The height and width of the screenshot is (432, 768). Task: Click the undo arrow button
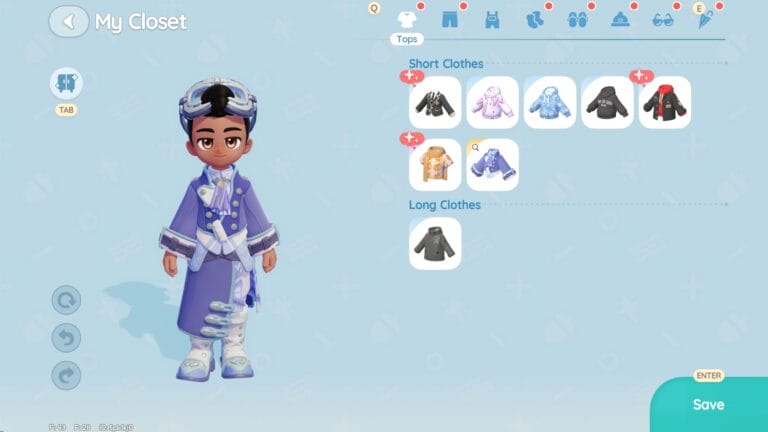point(66,338)
